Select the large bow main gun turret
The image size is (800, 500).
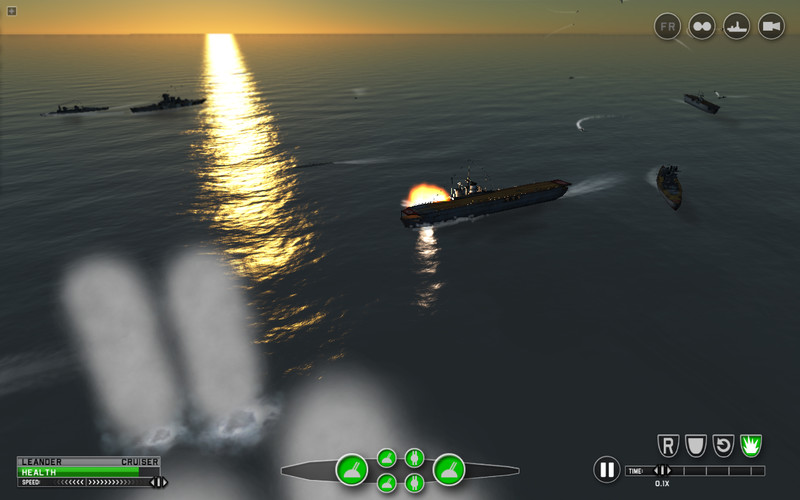pyautogui.click(x=448, y=468)
